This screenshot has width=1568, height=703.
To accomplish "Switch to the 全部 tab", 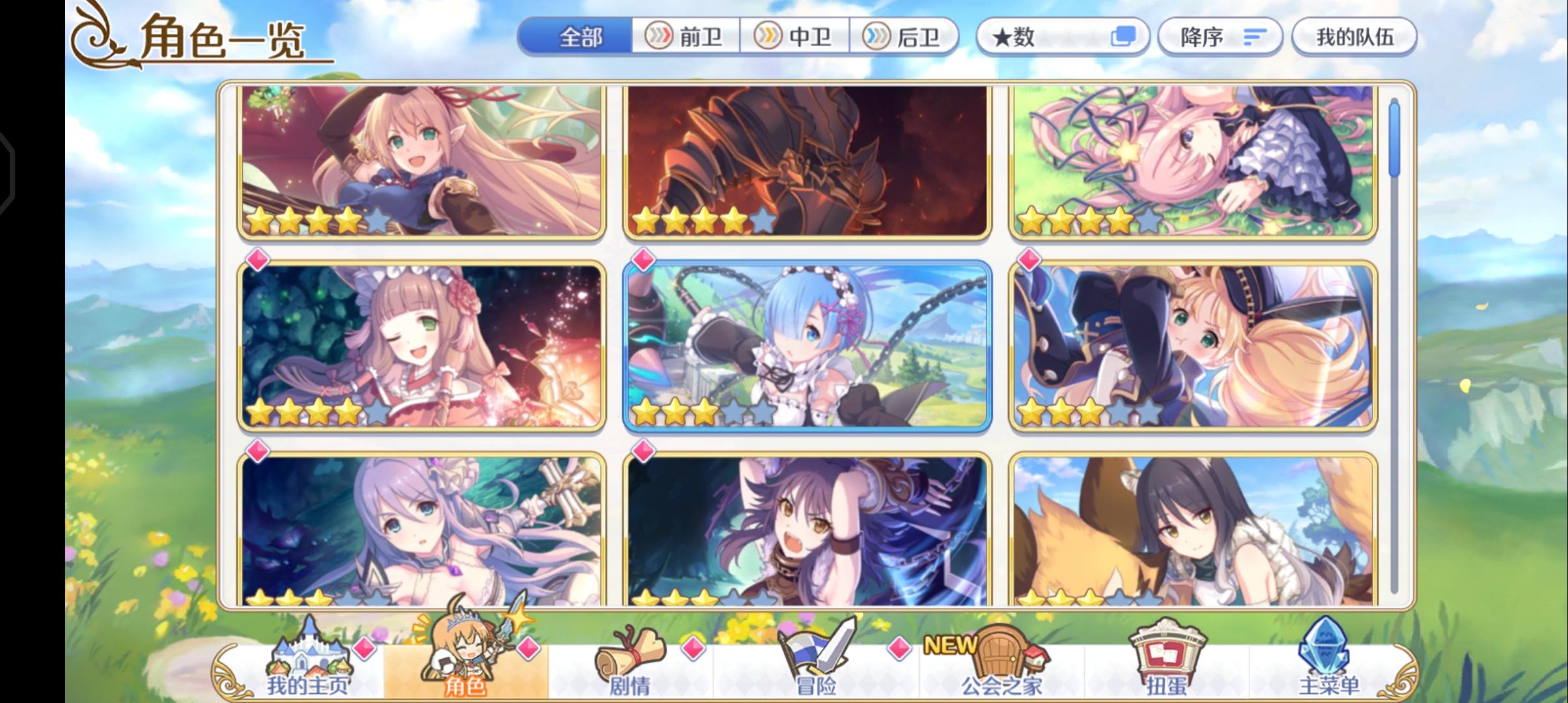I will click(577, 37).
